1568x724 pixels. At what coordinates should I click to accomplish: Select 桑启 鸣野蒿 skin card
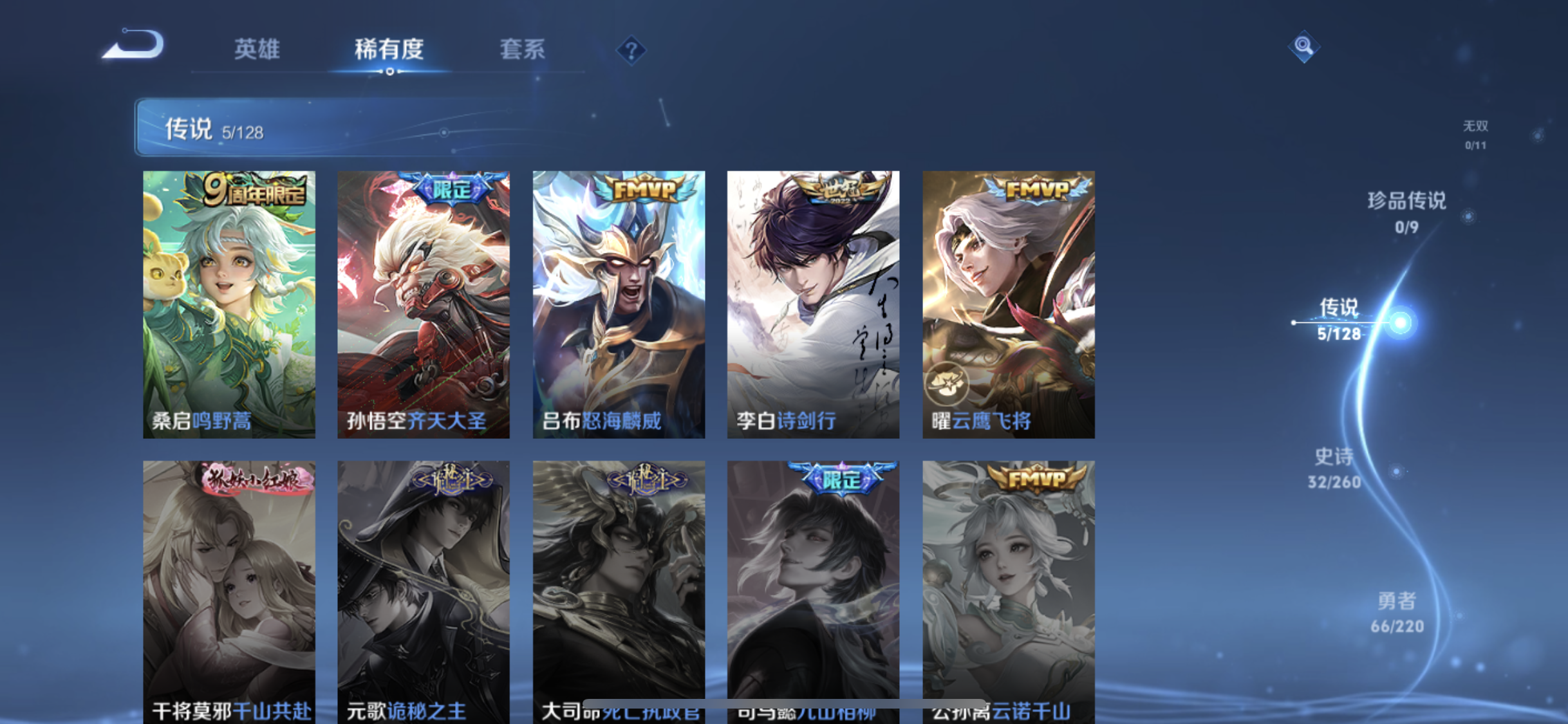[229, 304]
